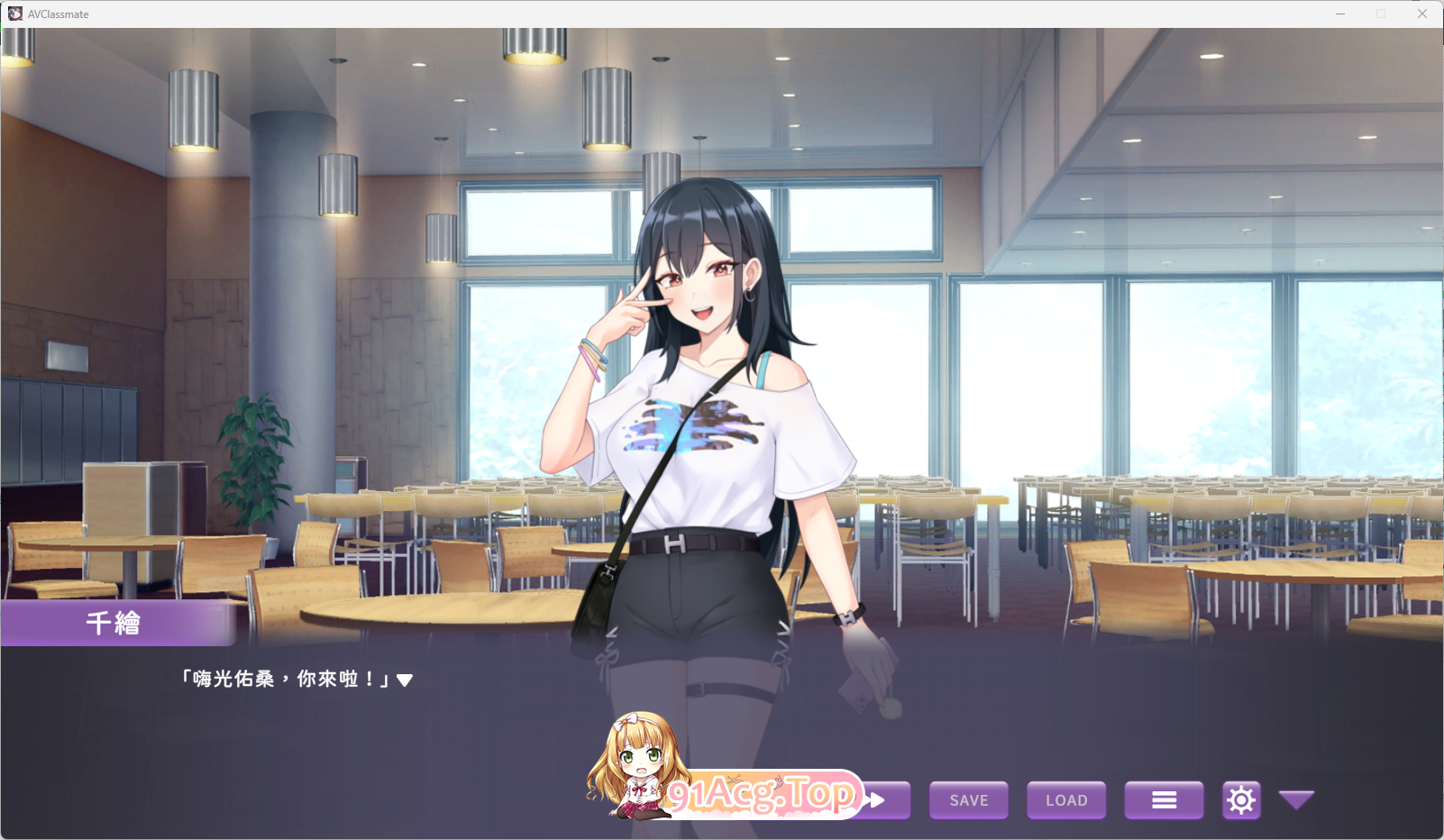
Task: Hide the dialogue box with the purple down arrow
Action: click(1296, 799)
